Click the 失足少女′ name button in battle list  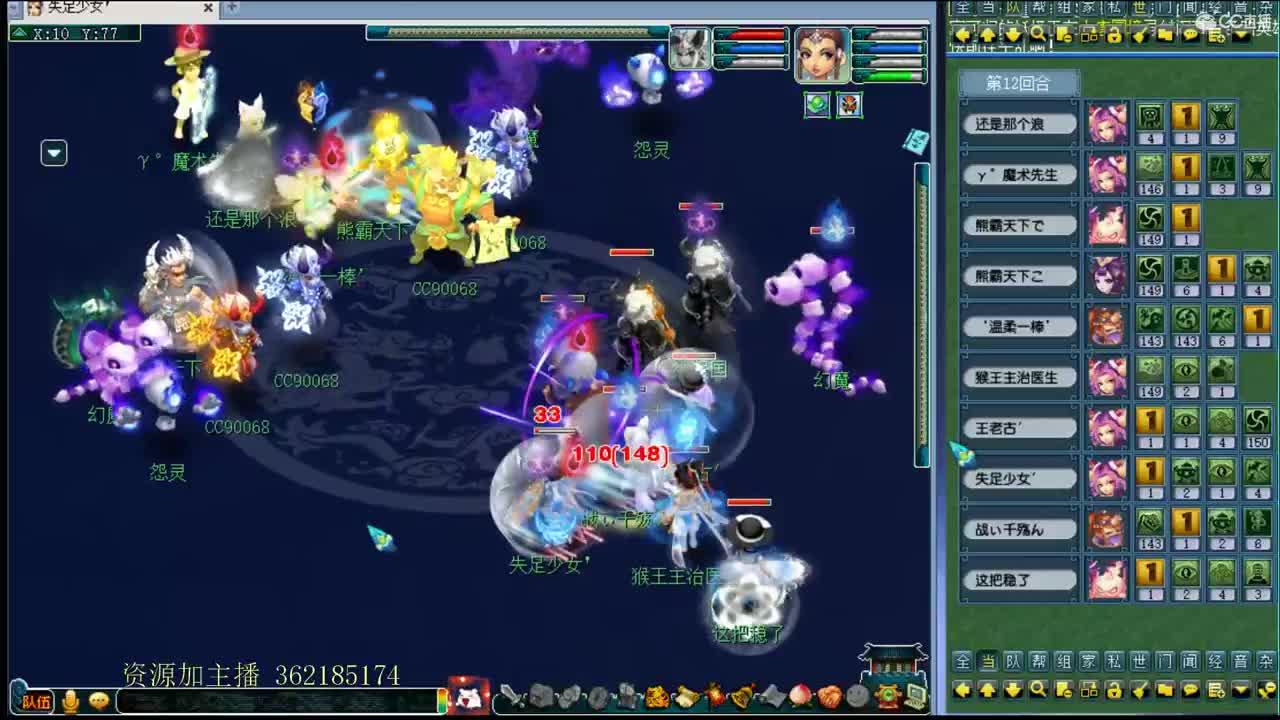coord(1018,478)
